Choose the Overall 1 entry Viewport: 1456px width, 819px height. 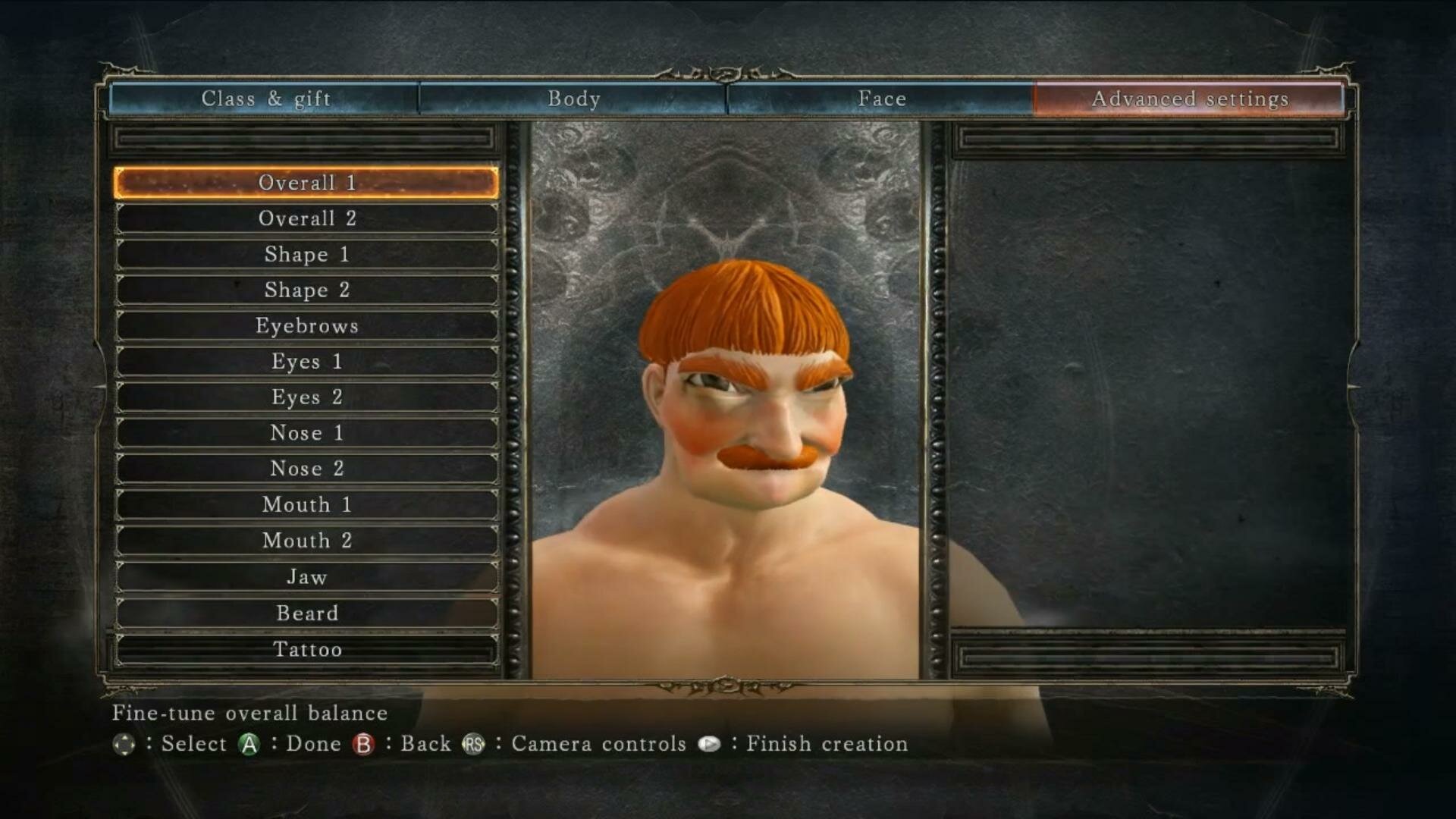pyautogui.click(x=307, y=183)
